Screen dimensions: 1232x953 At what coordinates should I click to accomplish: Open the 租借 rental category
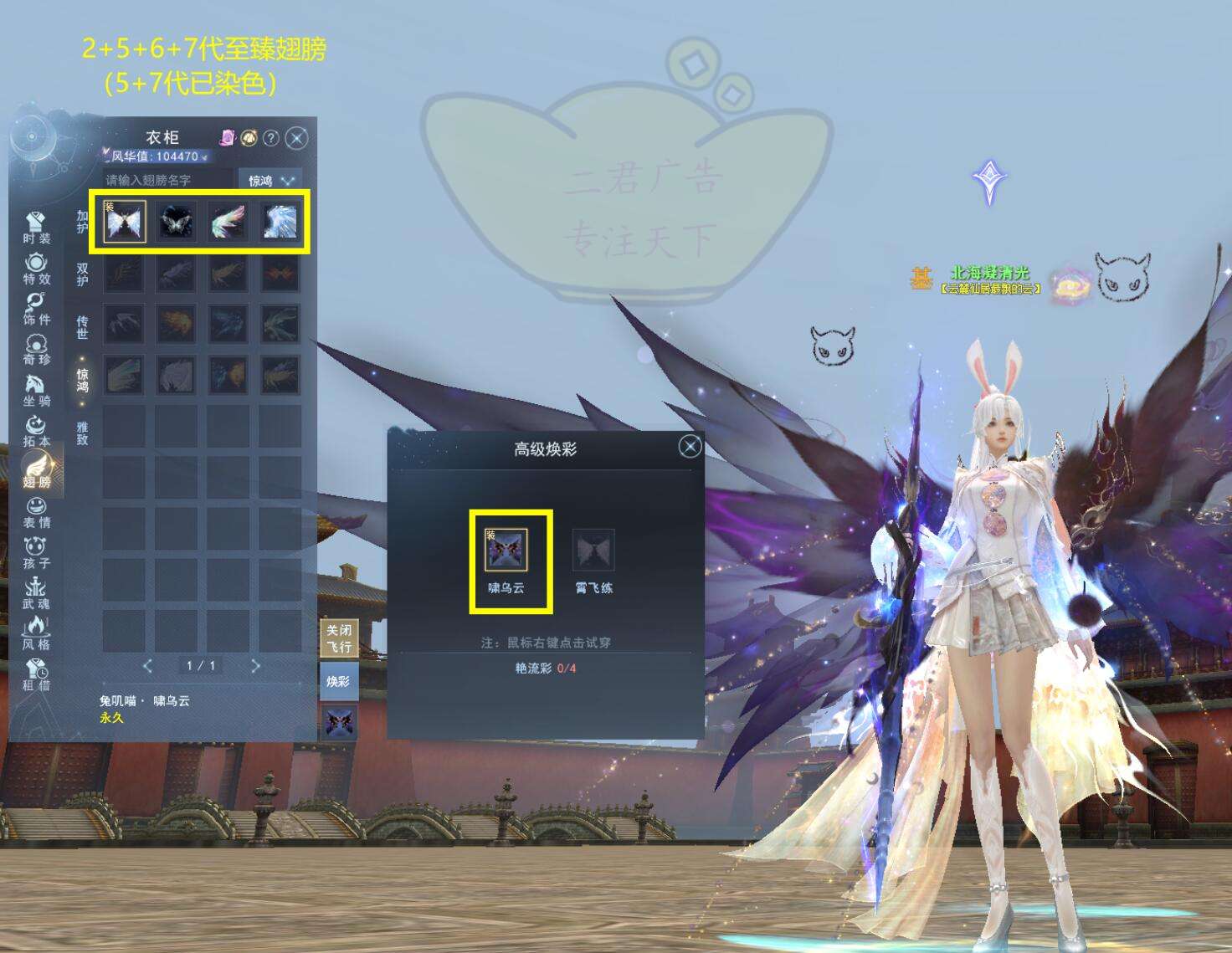(x=36, y=675)
